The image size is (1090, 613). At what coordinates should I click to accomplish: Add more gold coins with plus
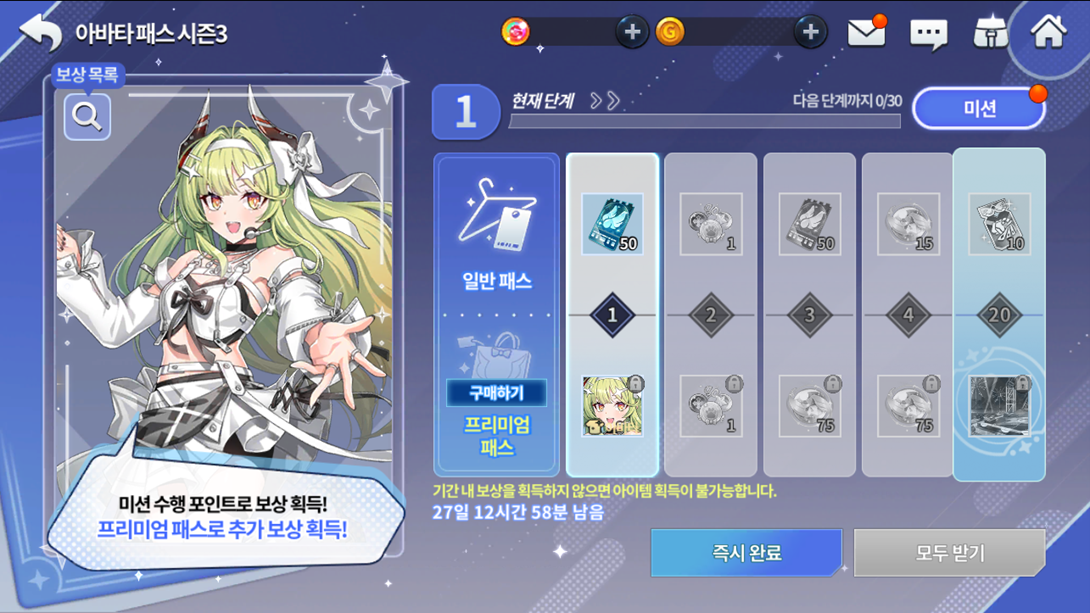(810, 32)
